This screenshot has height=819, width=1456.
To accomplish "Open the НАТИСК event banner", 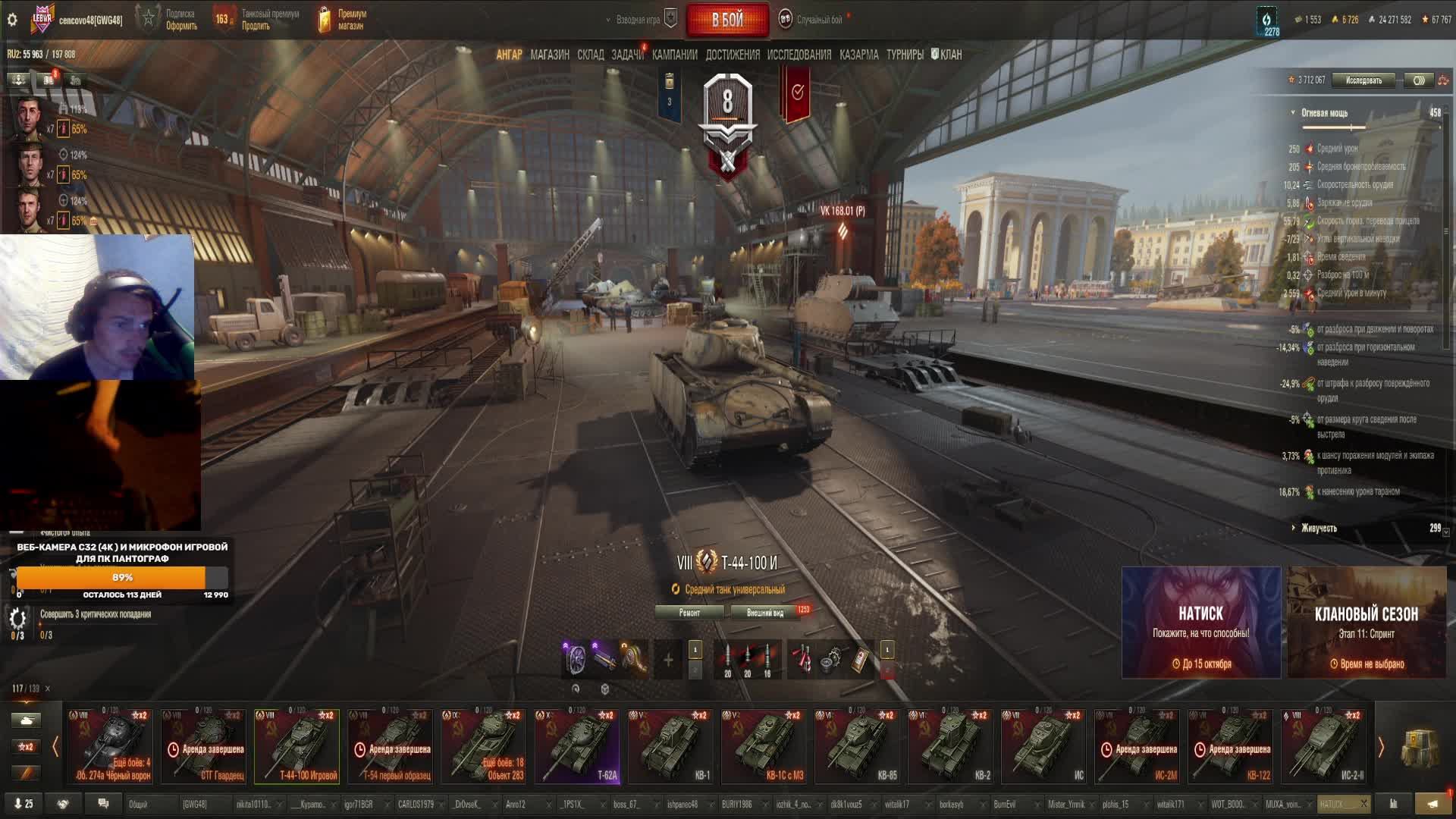I will tap(1200, 622).
